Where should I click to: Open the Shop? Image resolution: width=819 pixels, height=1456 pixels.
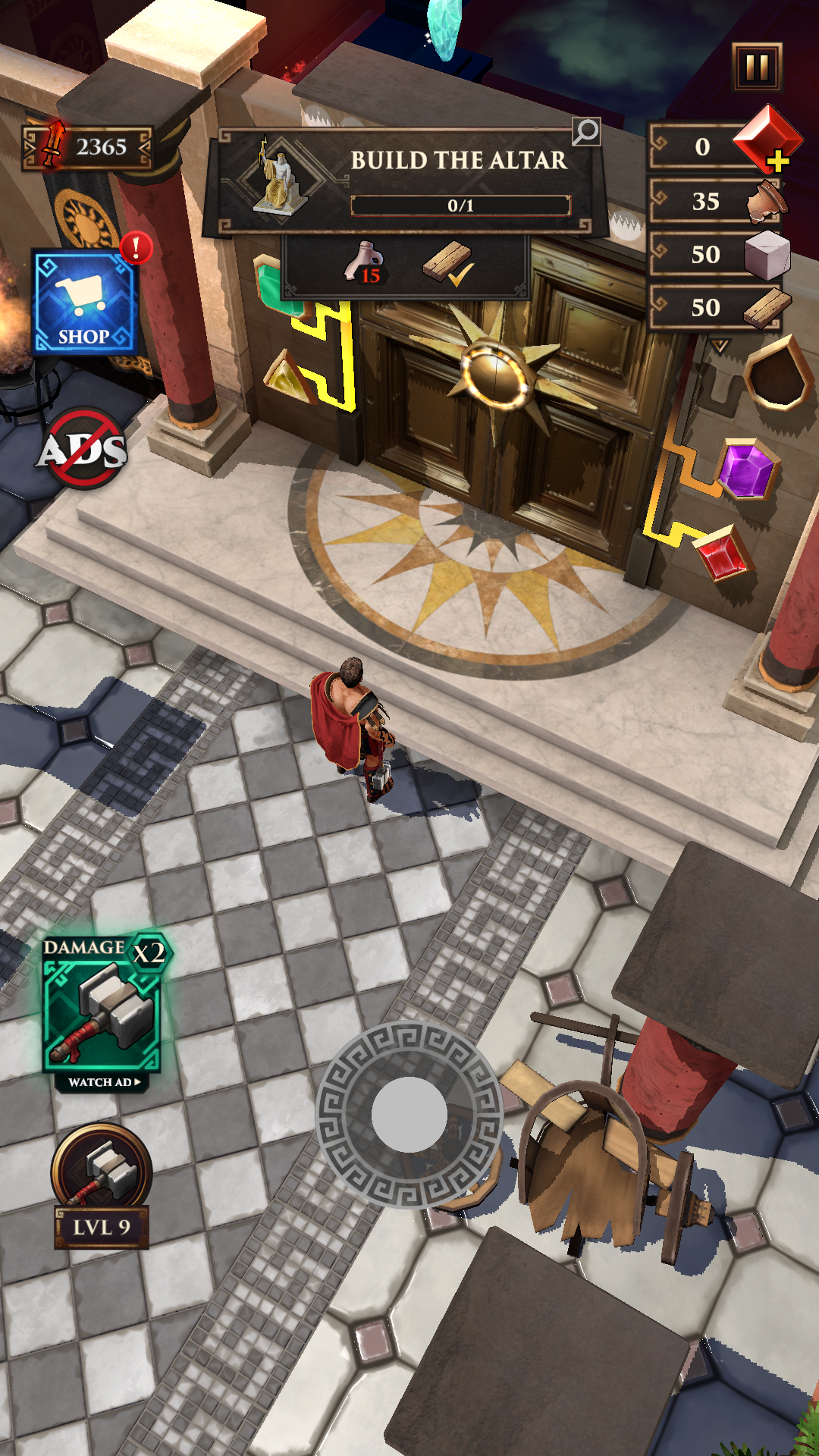(x=84, y=303)
